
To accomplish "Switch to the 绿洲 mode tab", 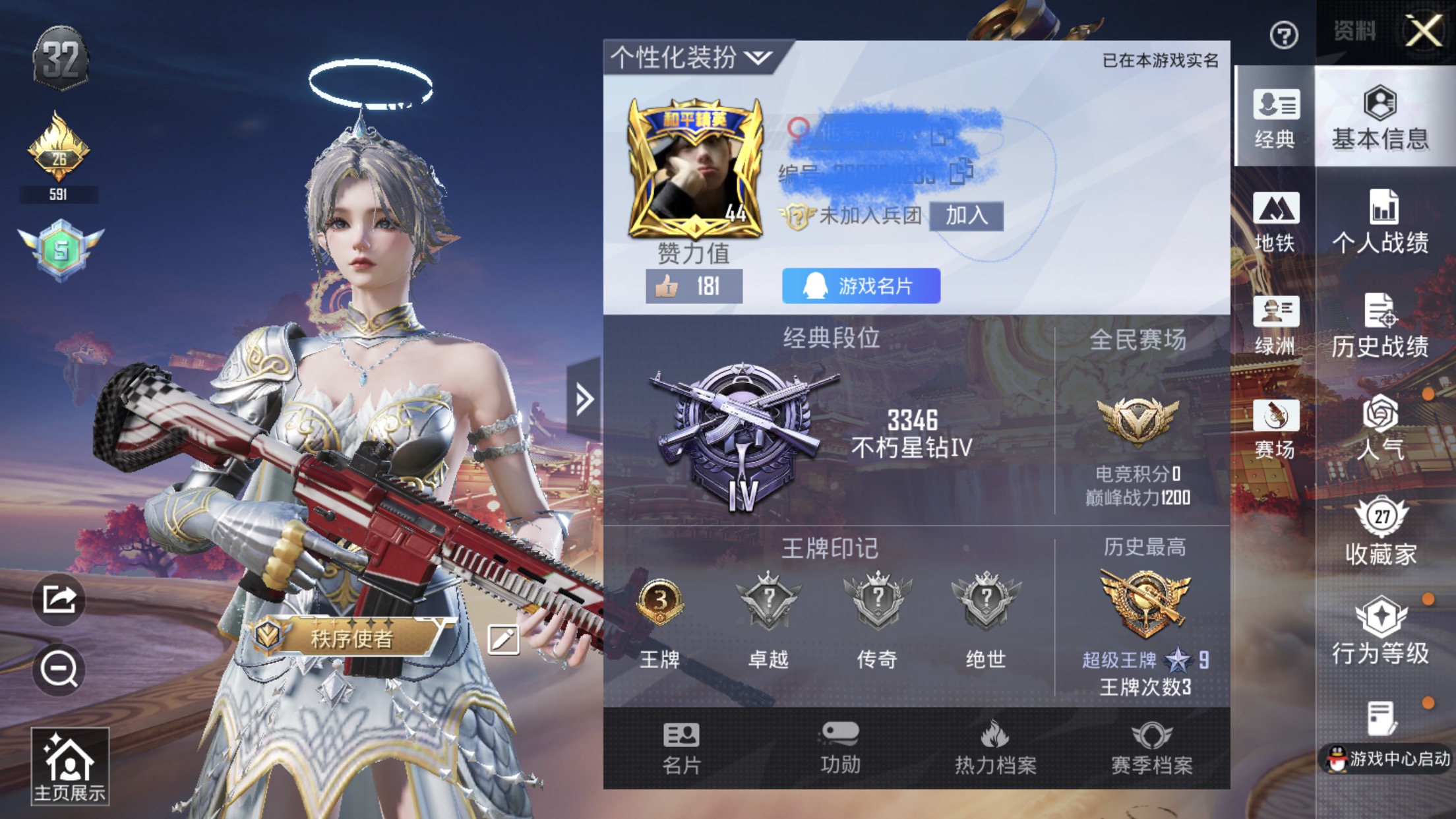I will (1275, 326).
